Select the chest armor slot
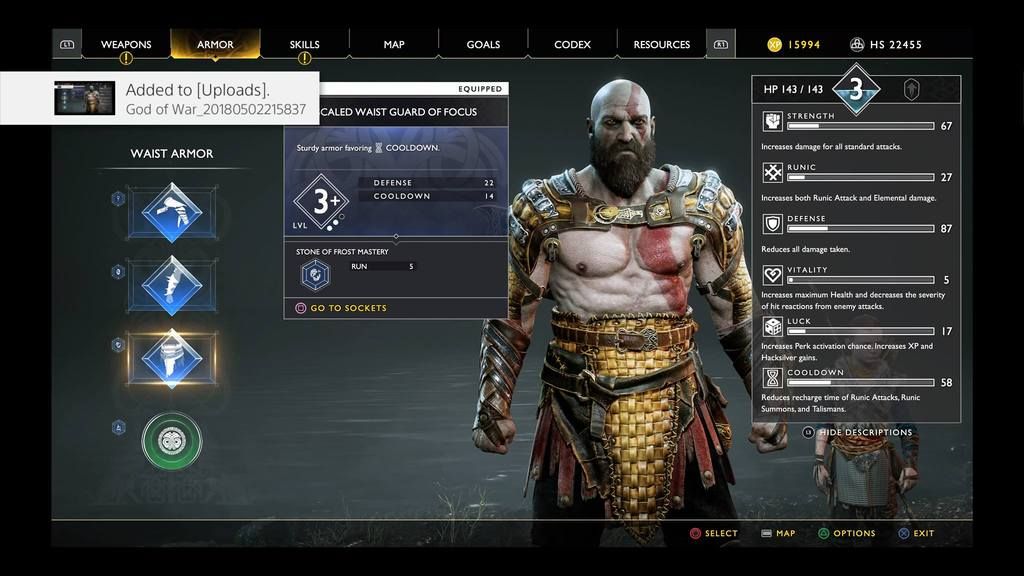1024x576 pixels. [172, 212]
